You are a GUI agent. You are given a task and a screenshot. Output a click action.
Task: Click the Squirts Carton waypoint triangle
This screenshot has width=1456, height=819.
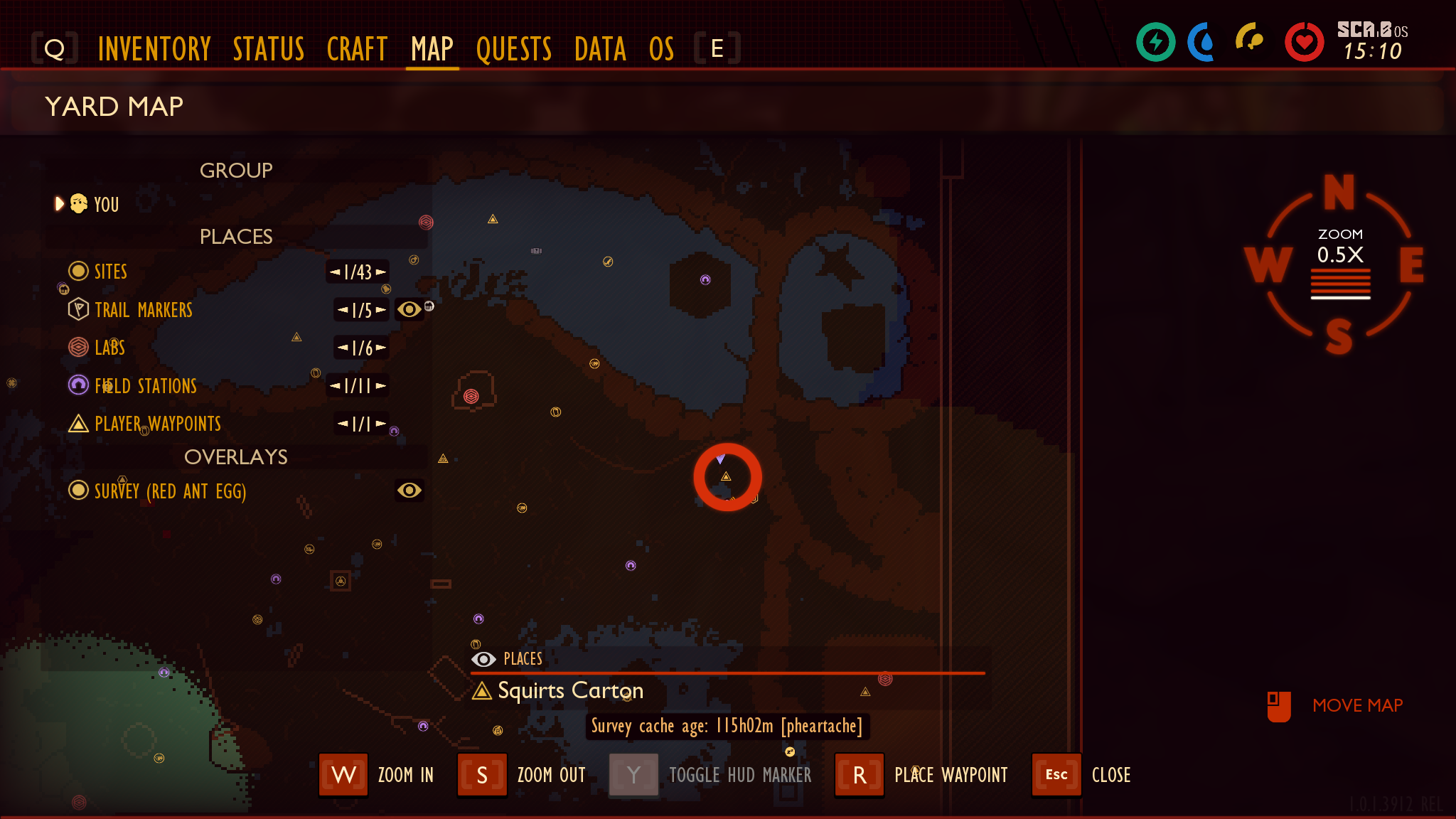click(x=484, y=690)
